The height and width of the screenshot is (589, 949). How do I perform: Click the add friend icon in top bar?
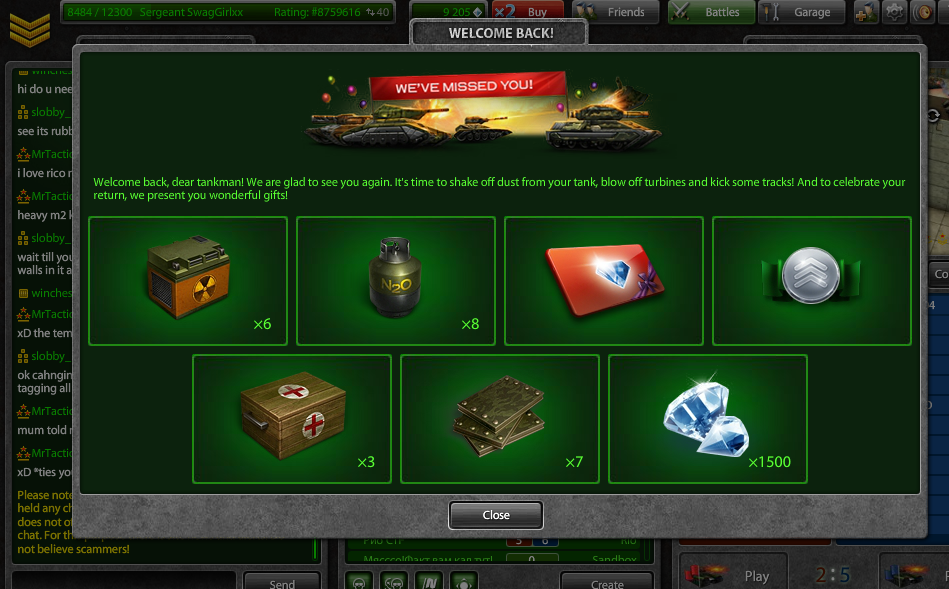click(866, 12)
